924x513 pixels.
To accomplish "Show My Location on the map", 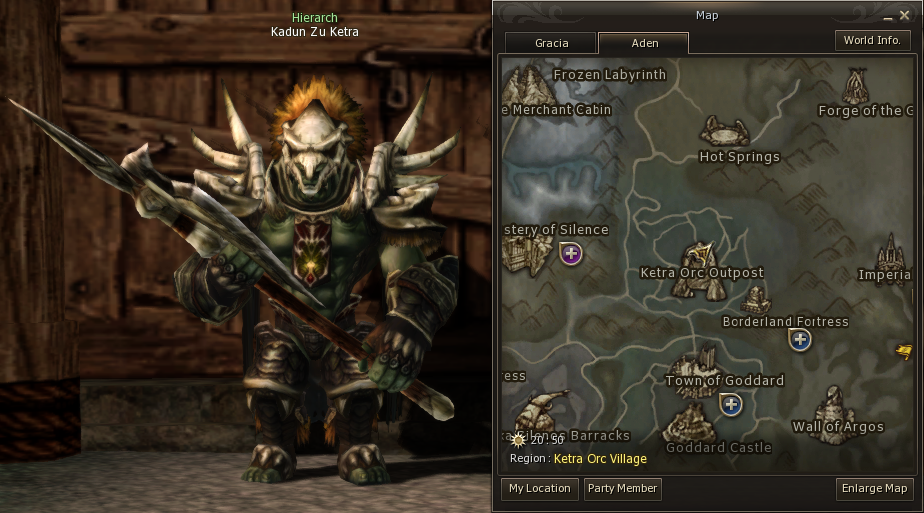I will pyautogui.click(x=540, y=488).
